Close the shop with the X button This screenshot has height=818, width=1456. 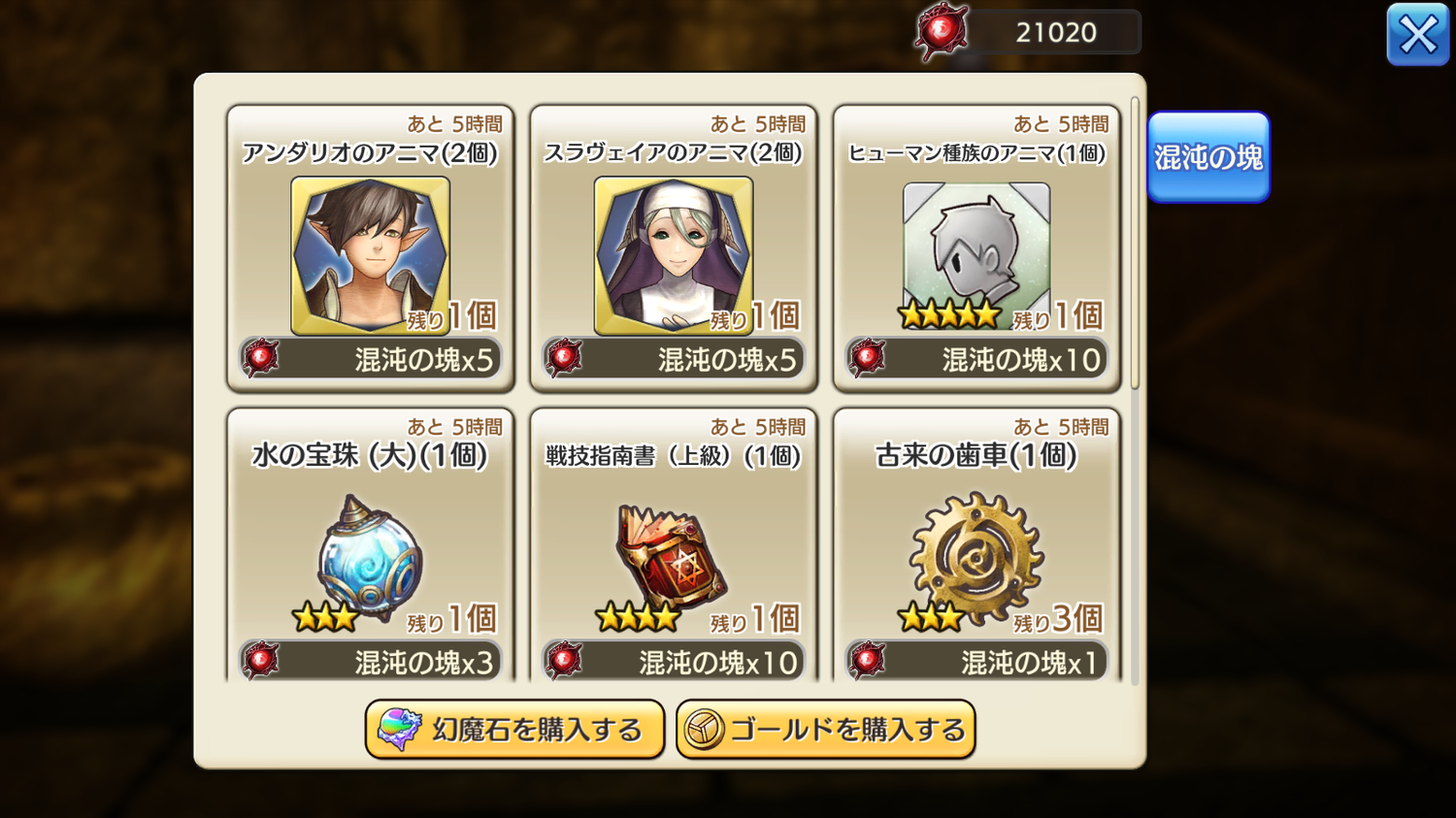[x=1417, y=35]
